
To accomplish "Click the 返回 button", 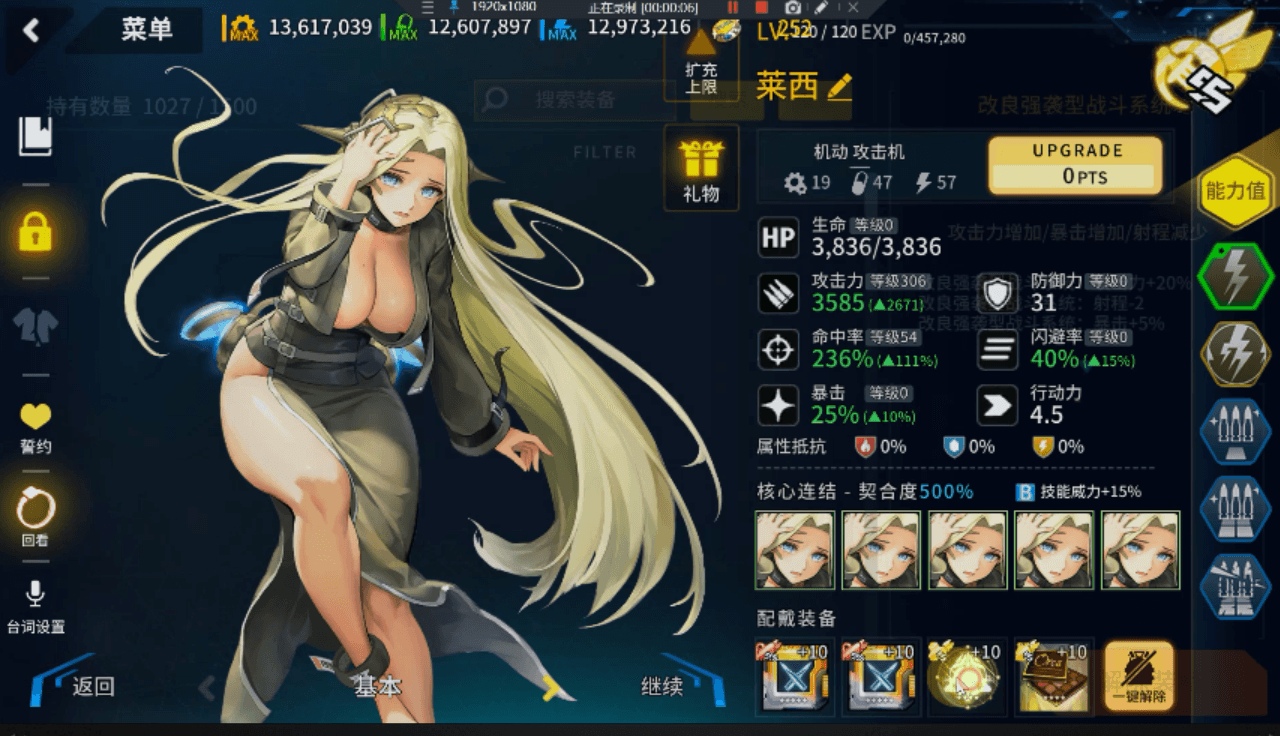I will coord(92,686).
